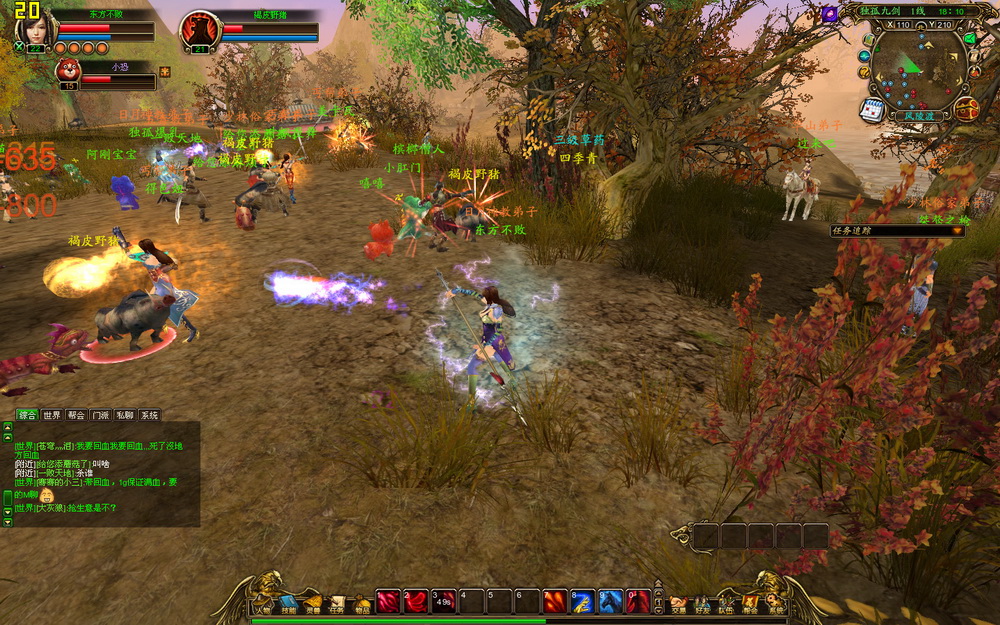
Task: Select the 私聊 private chat tab
Action: coord(125,415)
